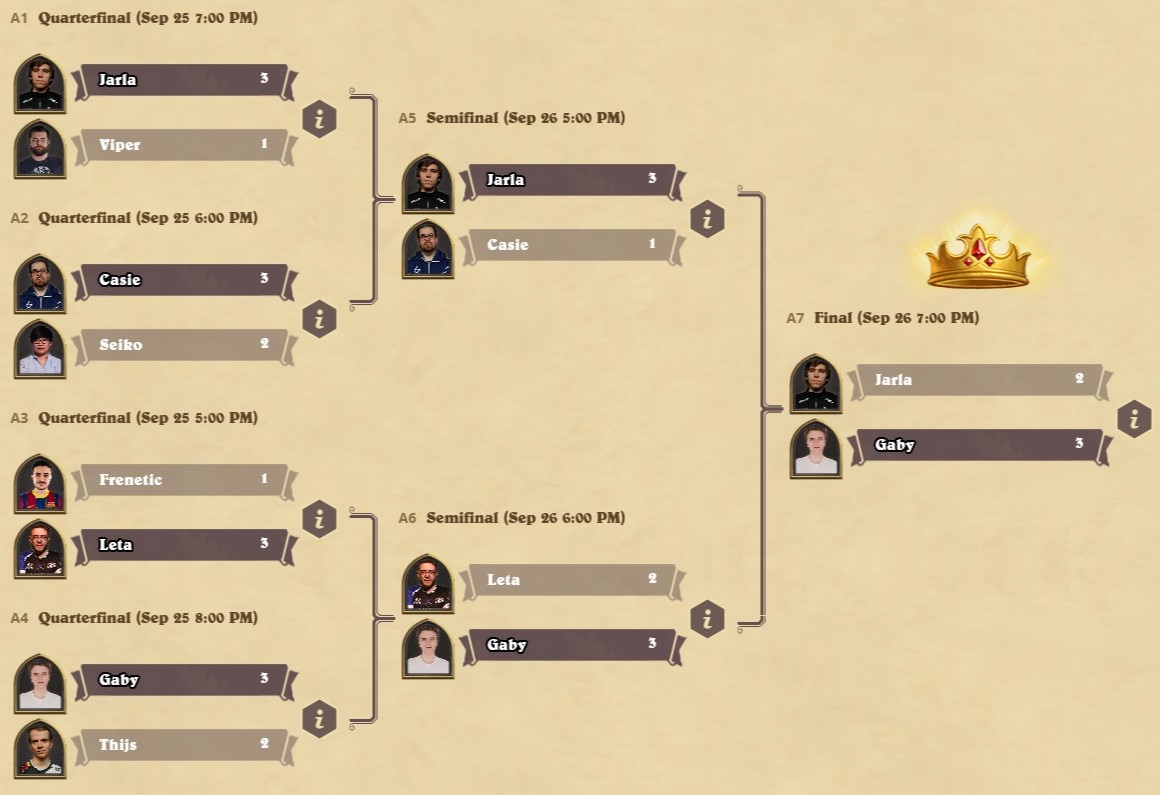Show info for semifinal A5
1160x795 pixels.
tap(707, 219)
